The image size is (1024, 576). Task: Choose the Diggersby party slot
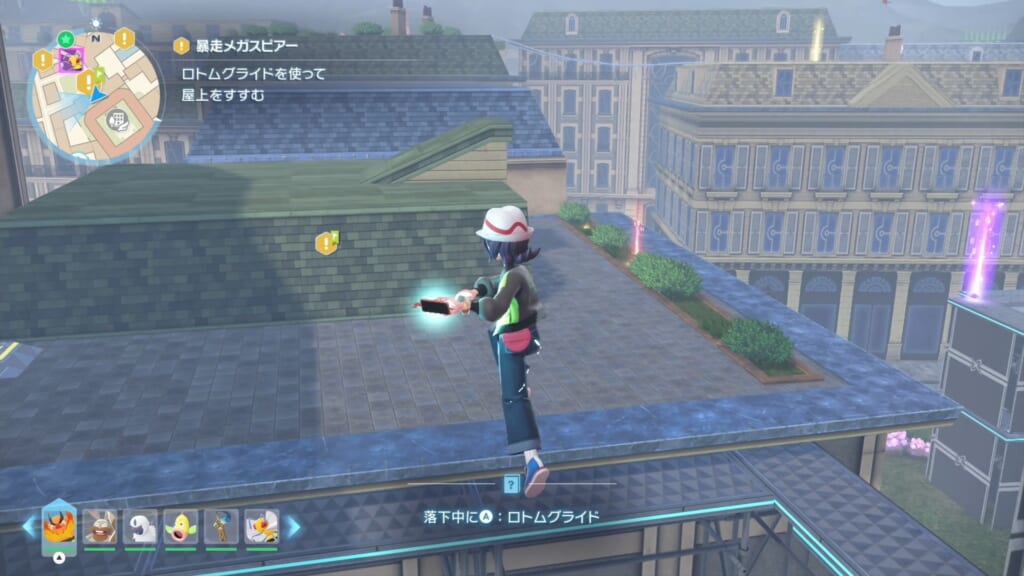pos(100,526)
